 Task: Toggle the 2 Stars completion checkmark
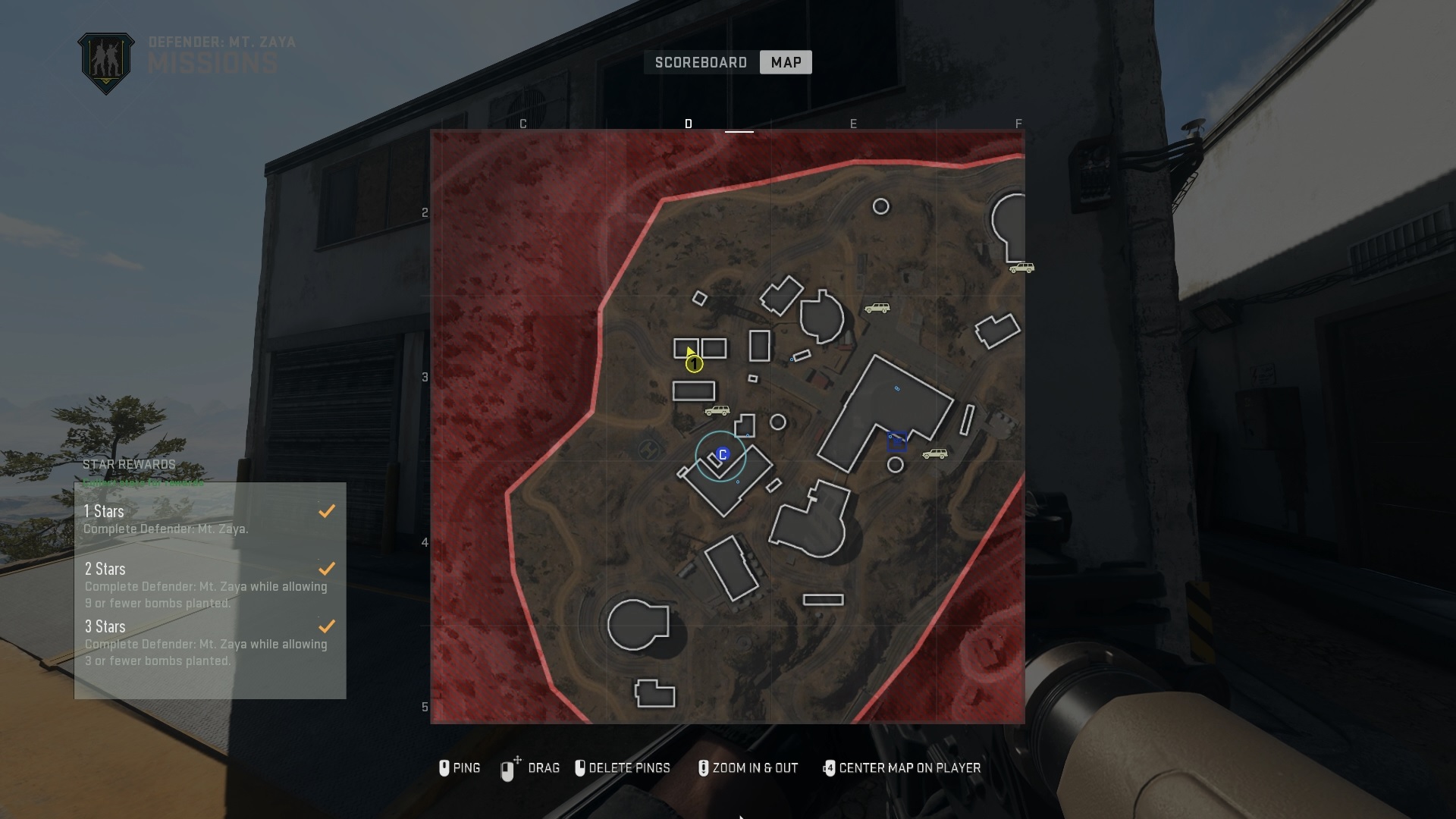(327, 569)
